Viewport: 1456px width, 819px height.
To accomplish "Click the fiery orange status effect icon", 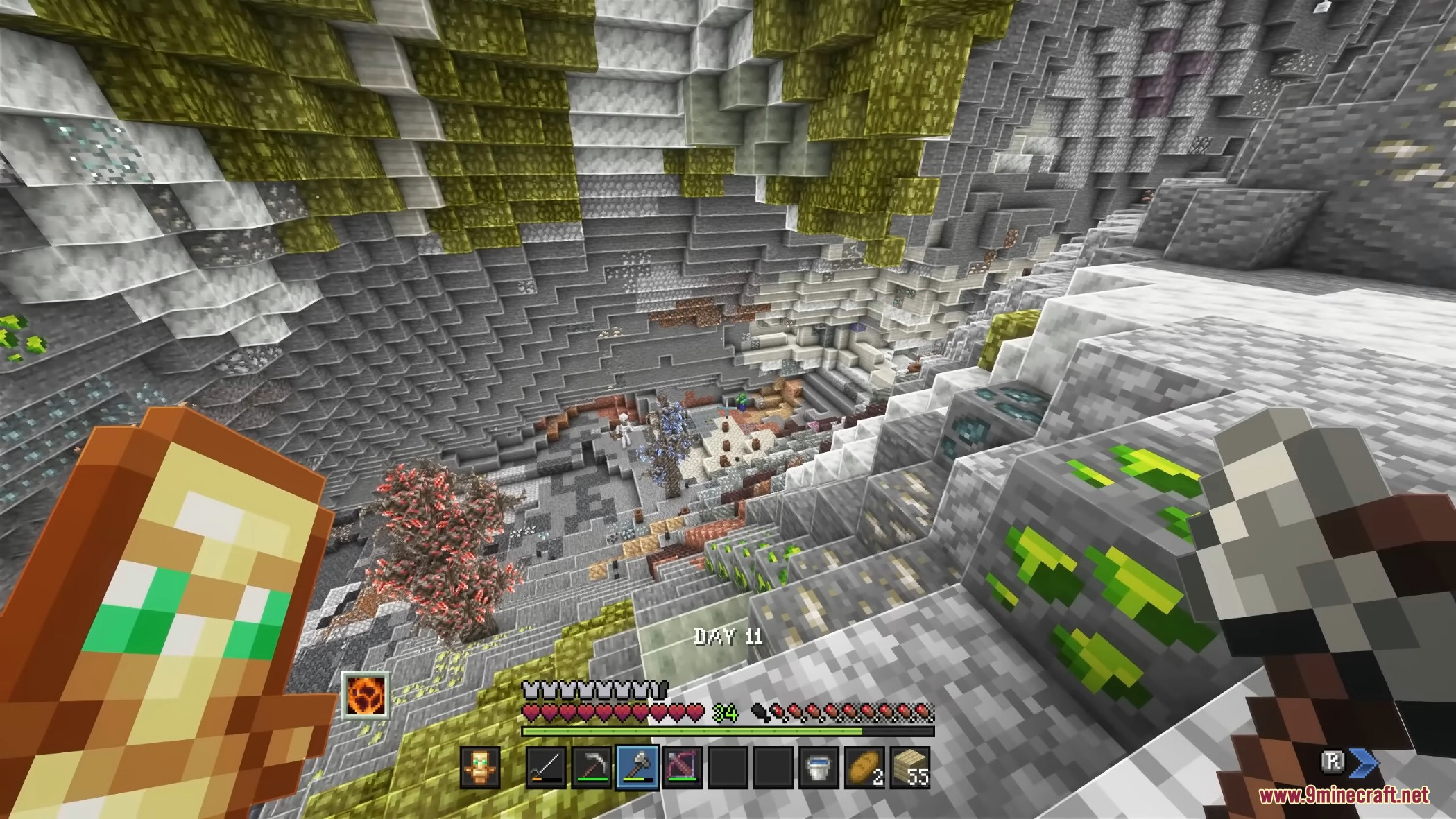I will pyautogui.click(x=365, y=695).
